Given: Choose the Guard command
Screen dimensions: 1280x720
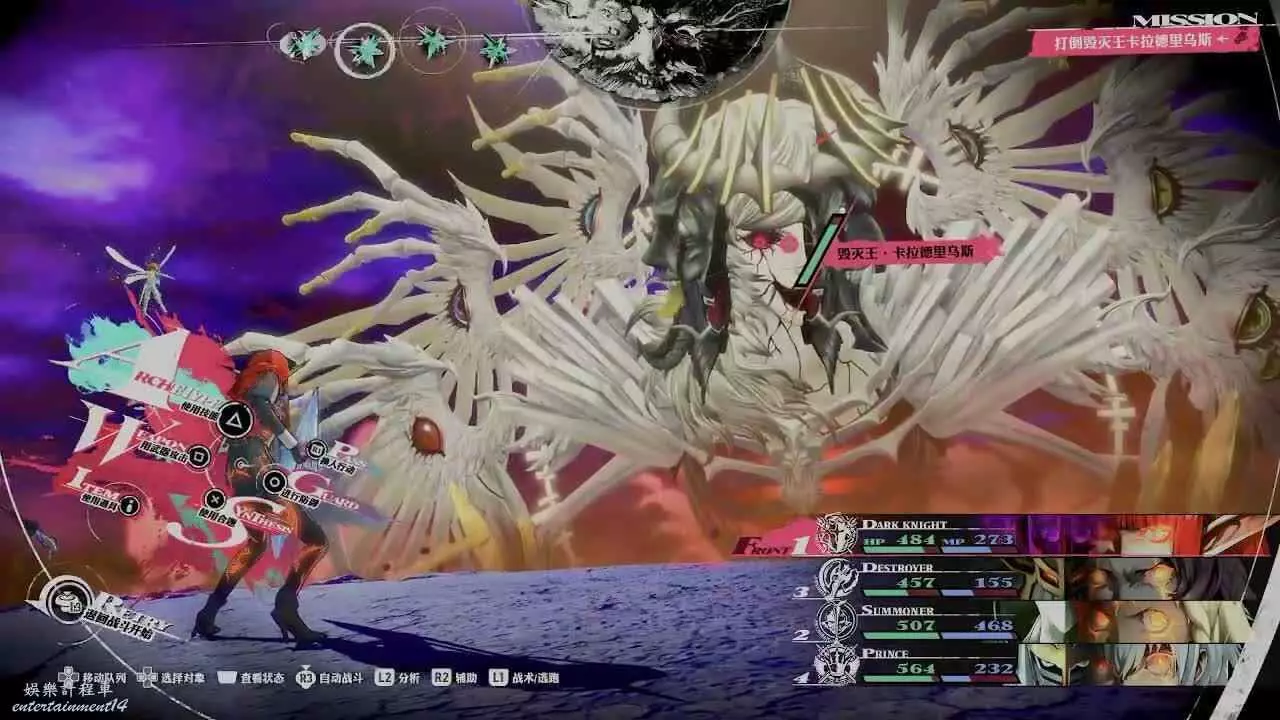Looking at the screenshot, I should coord(273,482).
